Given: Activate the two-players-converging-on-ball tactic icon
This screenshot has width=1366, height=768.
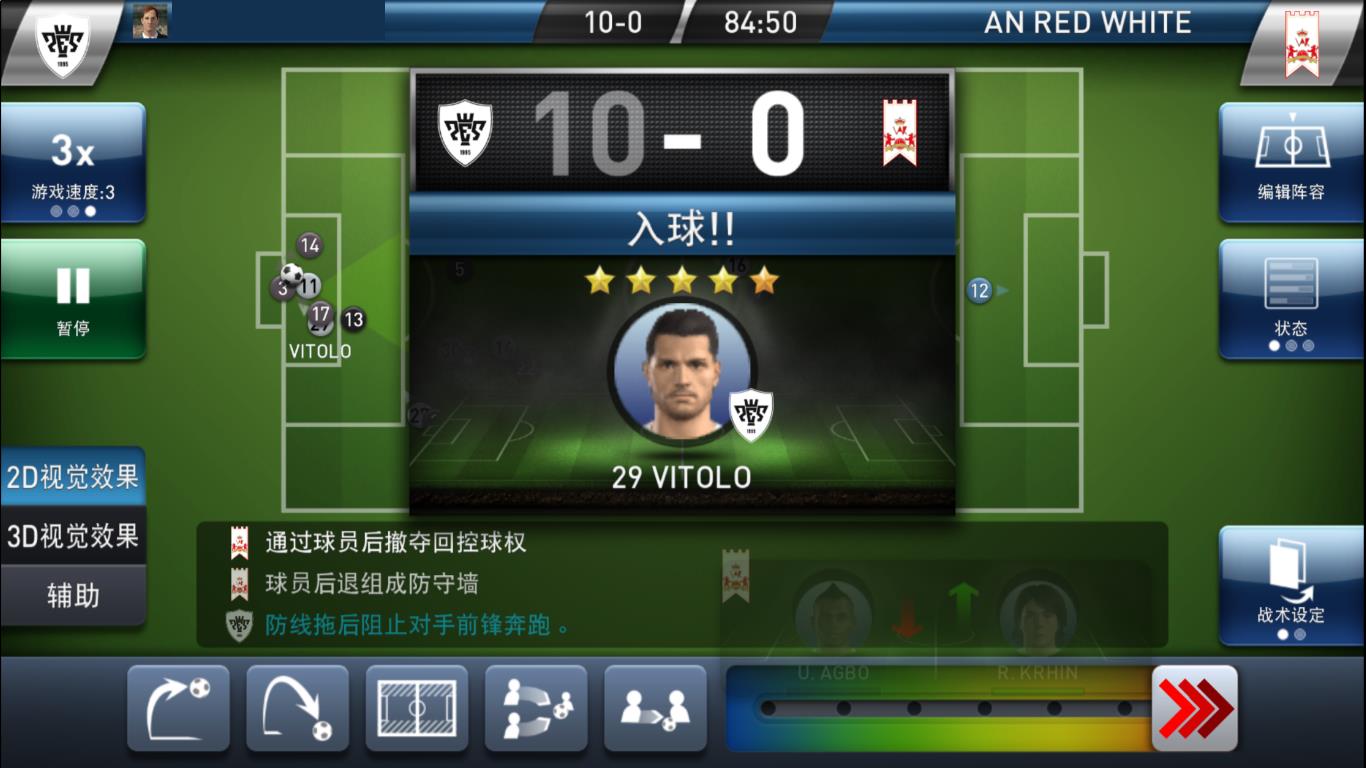Looking at the screenshot, I should point(535,708).
